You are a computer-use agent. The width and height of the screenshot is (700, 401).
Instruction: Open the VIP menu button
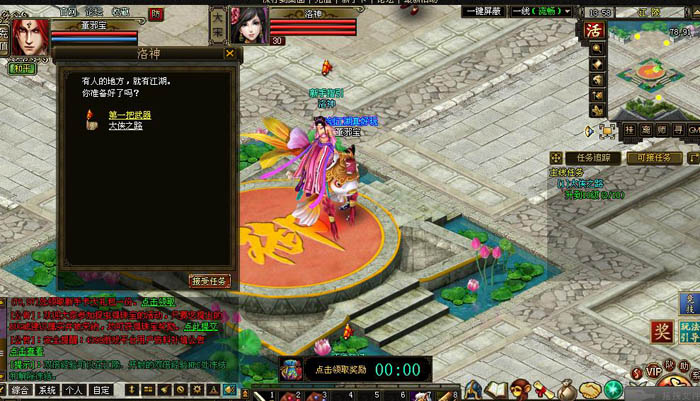pos(654,371)
